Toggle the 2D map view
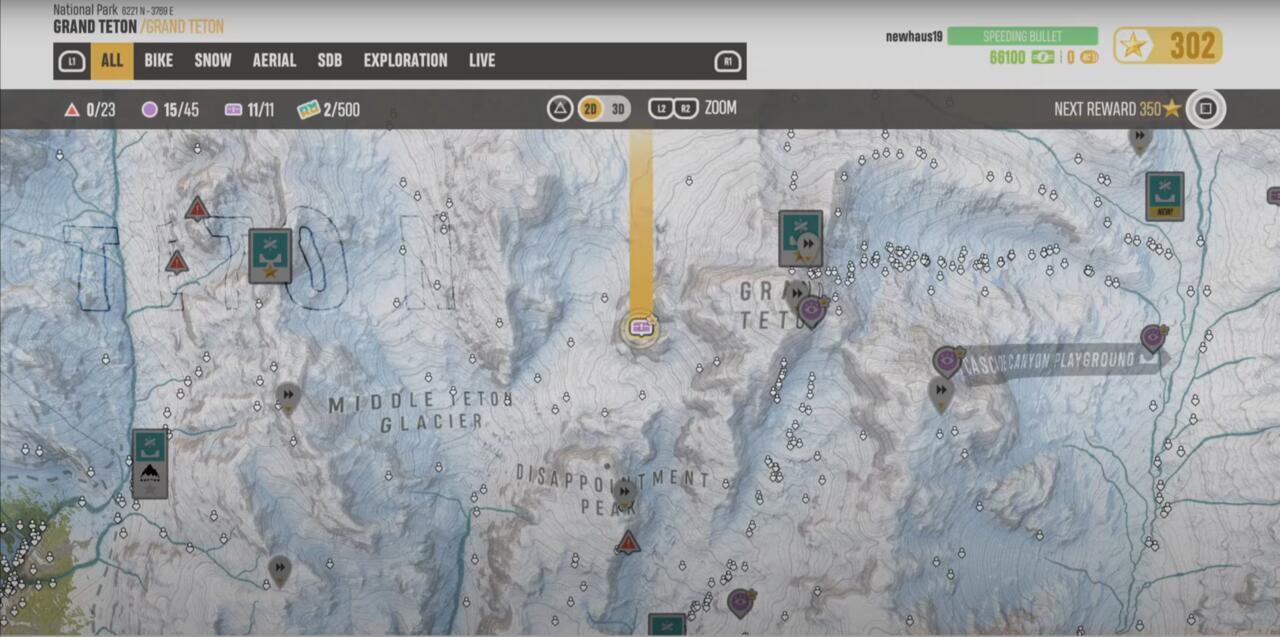The width and height of the screenshot is (1280, 637). click(x=591, y=109)
